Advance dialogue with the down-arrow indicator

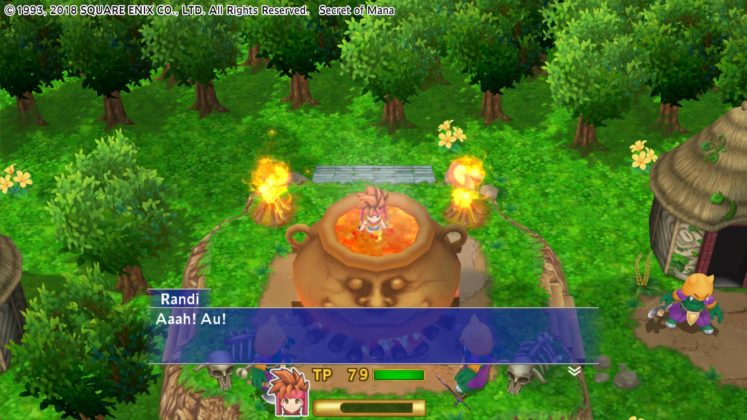[573, 371]
